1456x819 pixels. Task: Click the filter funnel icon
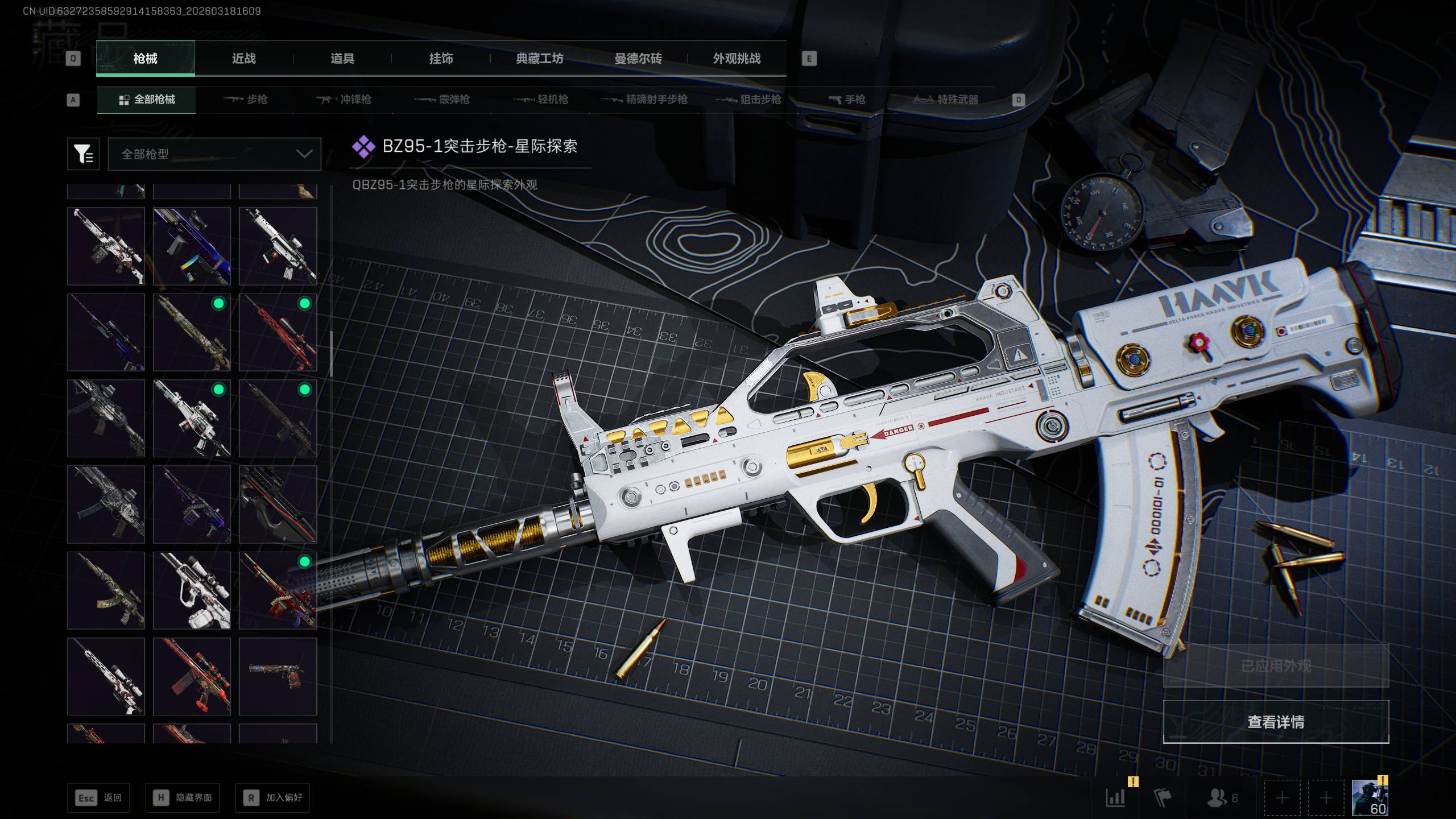(x=83, y=154)
